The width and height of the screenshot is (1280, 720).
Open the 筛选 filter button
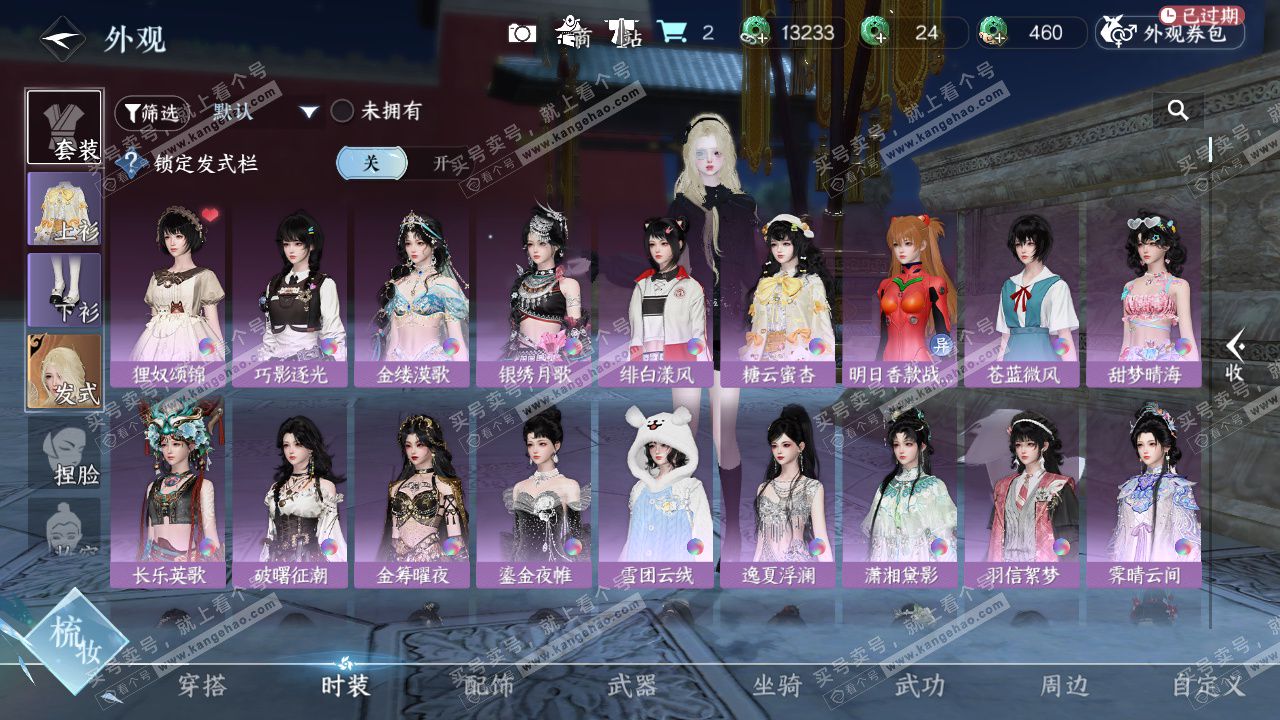click(x=151, y=113)
